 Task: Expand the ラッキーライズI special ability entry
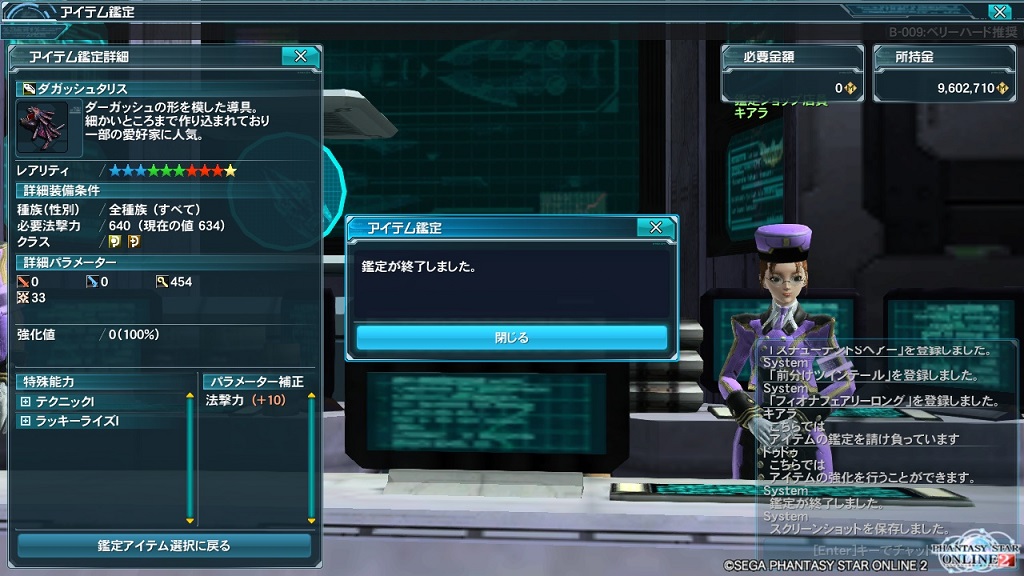click(26, 421)
